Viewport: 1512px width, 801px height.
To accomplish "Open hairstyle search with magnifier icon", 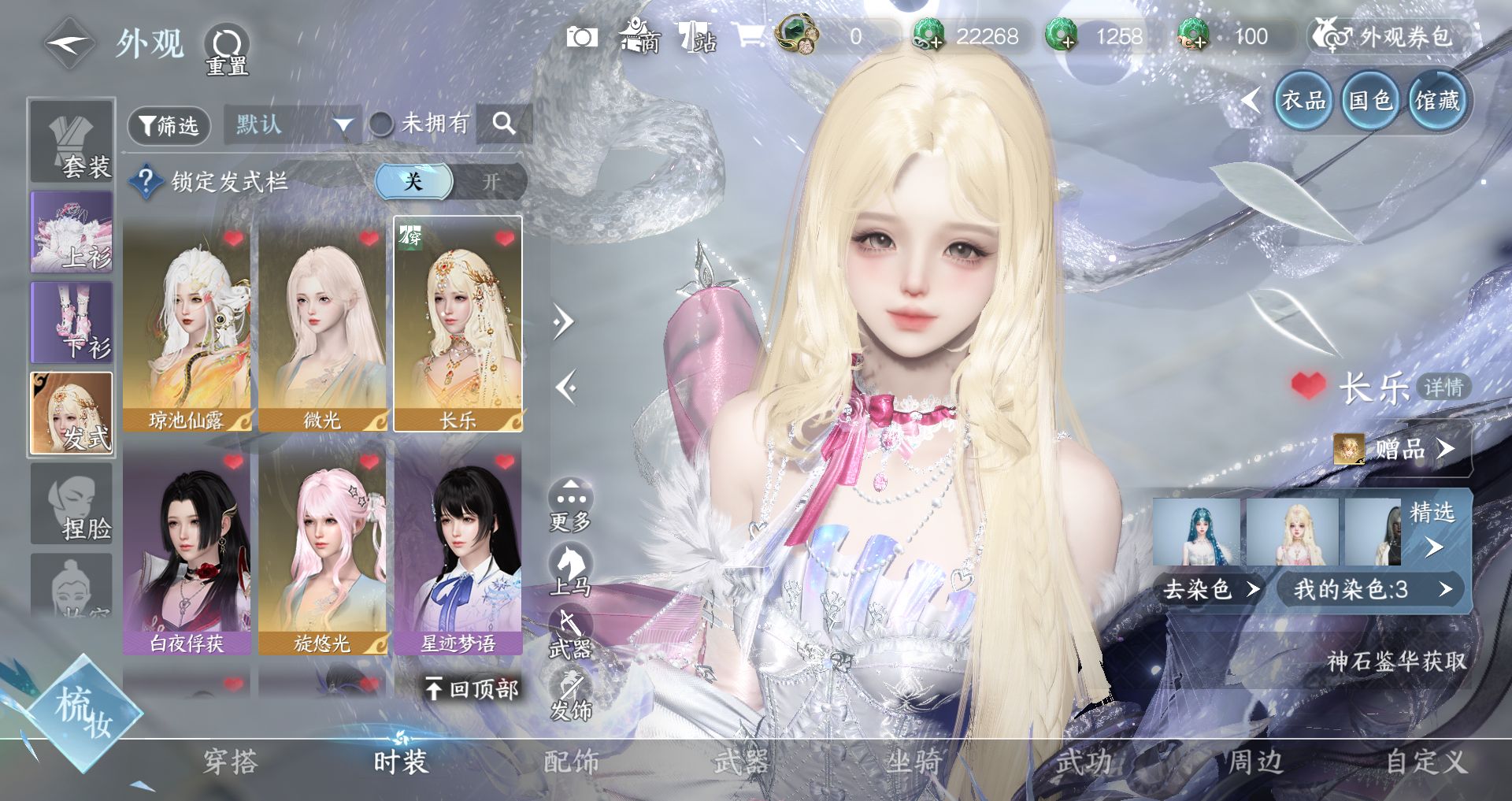I will pos(503,124).
